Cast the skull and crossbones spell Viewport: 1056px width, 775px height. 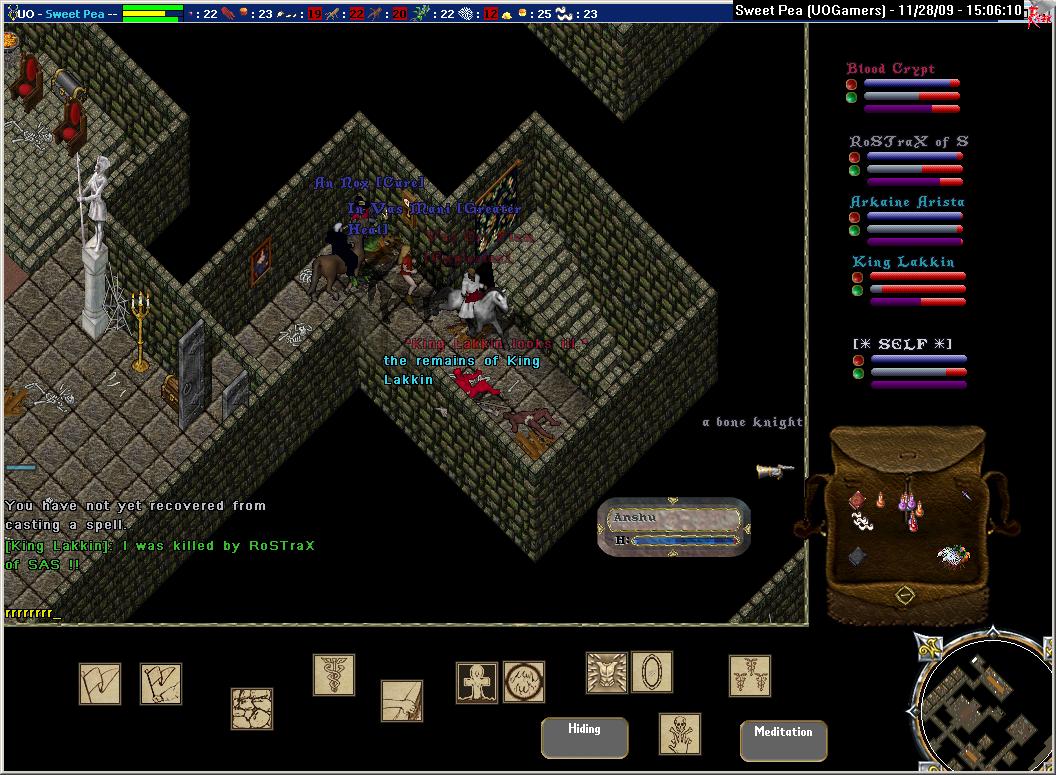point(680,734)
